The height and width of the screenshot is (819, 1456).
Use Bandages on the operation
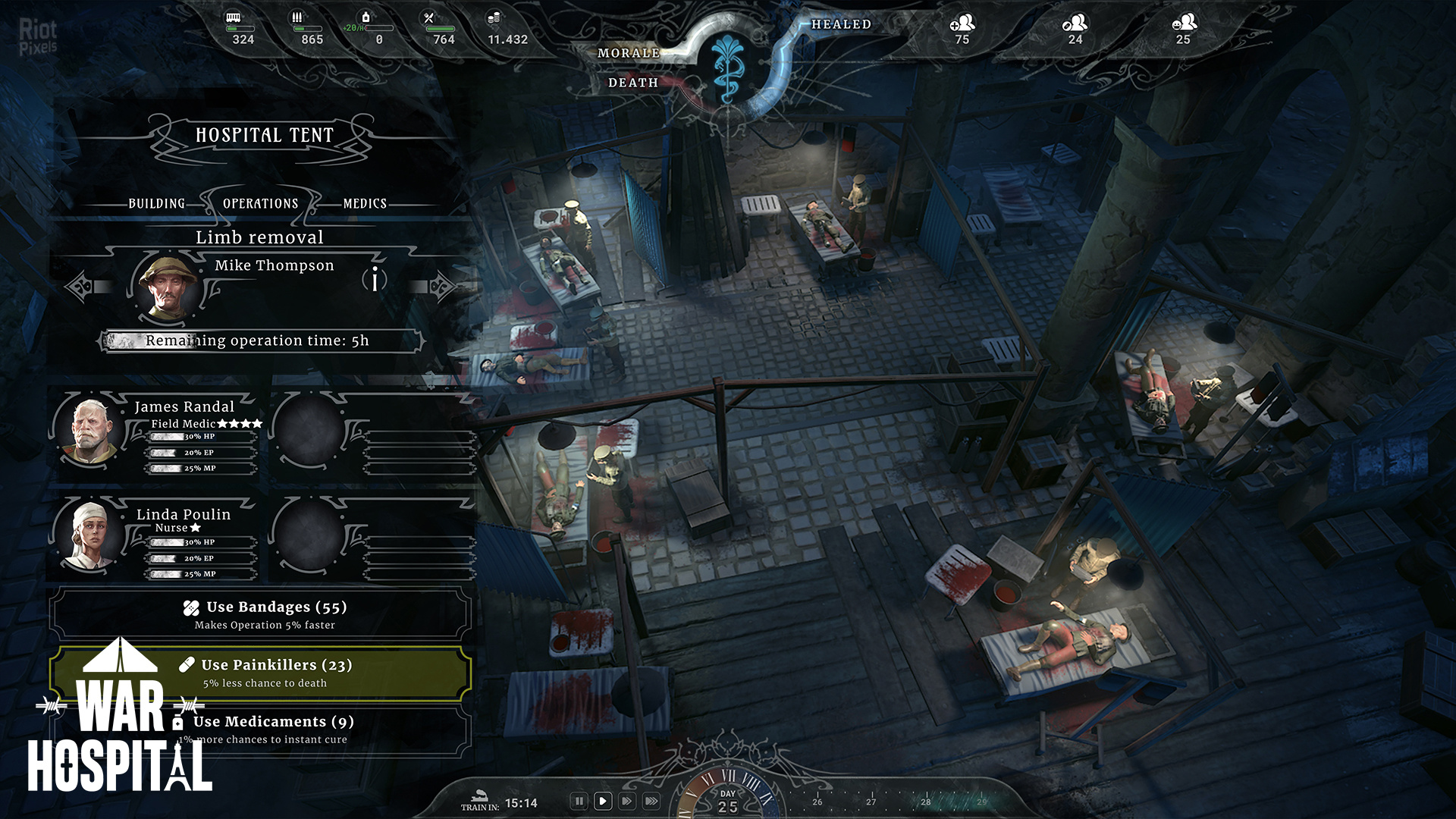[x=262, y=614]
